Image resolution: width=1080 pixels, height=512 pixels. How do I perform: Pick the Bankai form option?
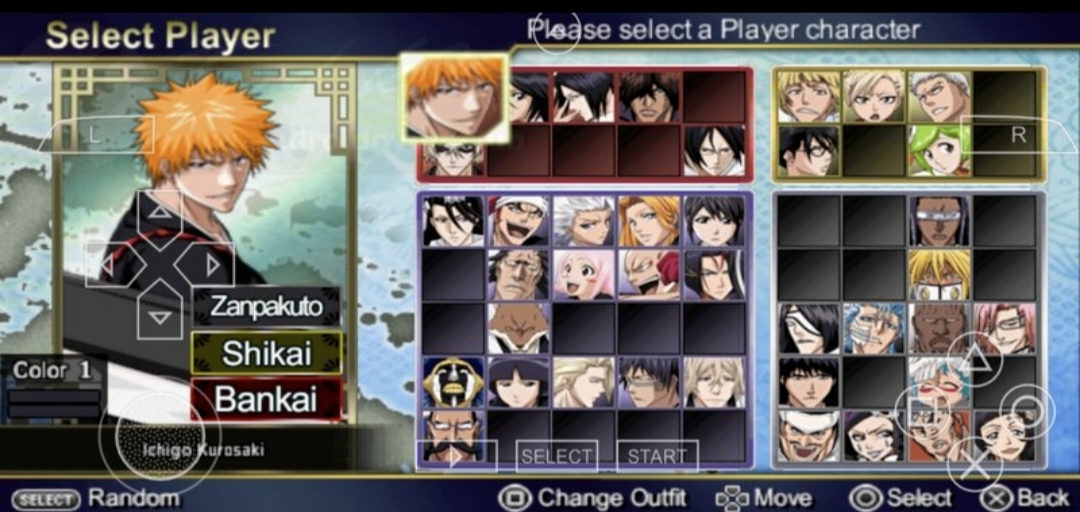coord(266,399)
